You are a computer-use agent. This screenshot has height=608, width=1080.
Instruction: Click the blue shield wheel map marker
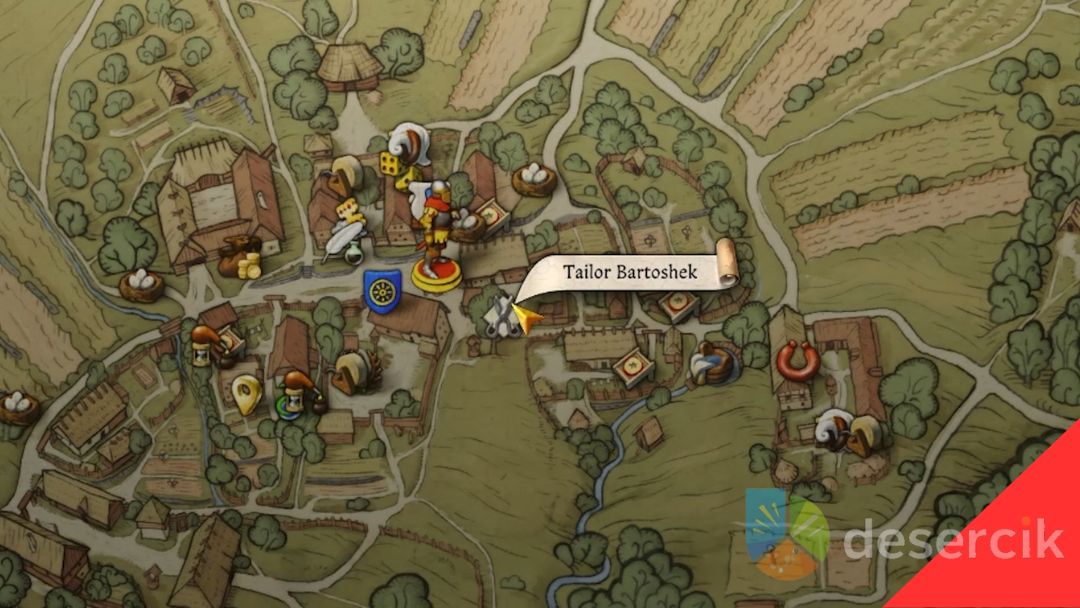[382, 291]
